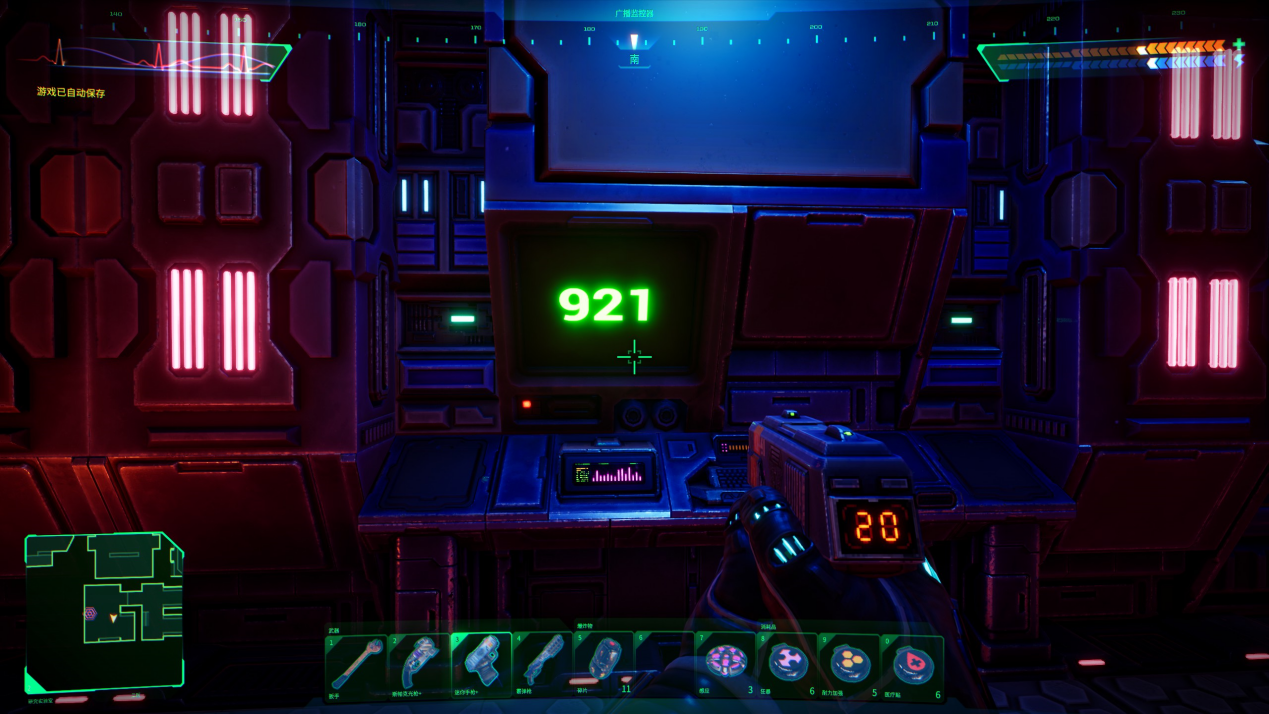
Task: Apply the red medipatch in slot 0
Action: 912,663
